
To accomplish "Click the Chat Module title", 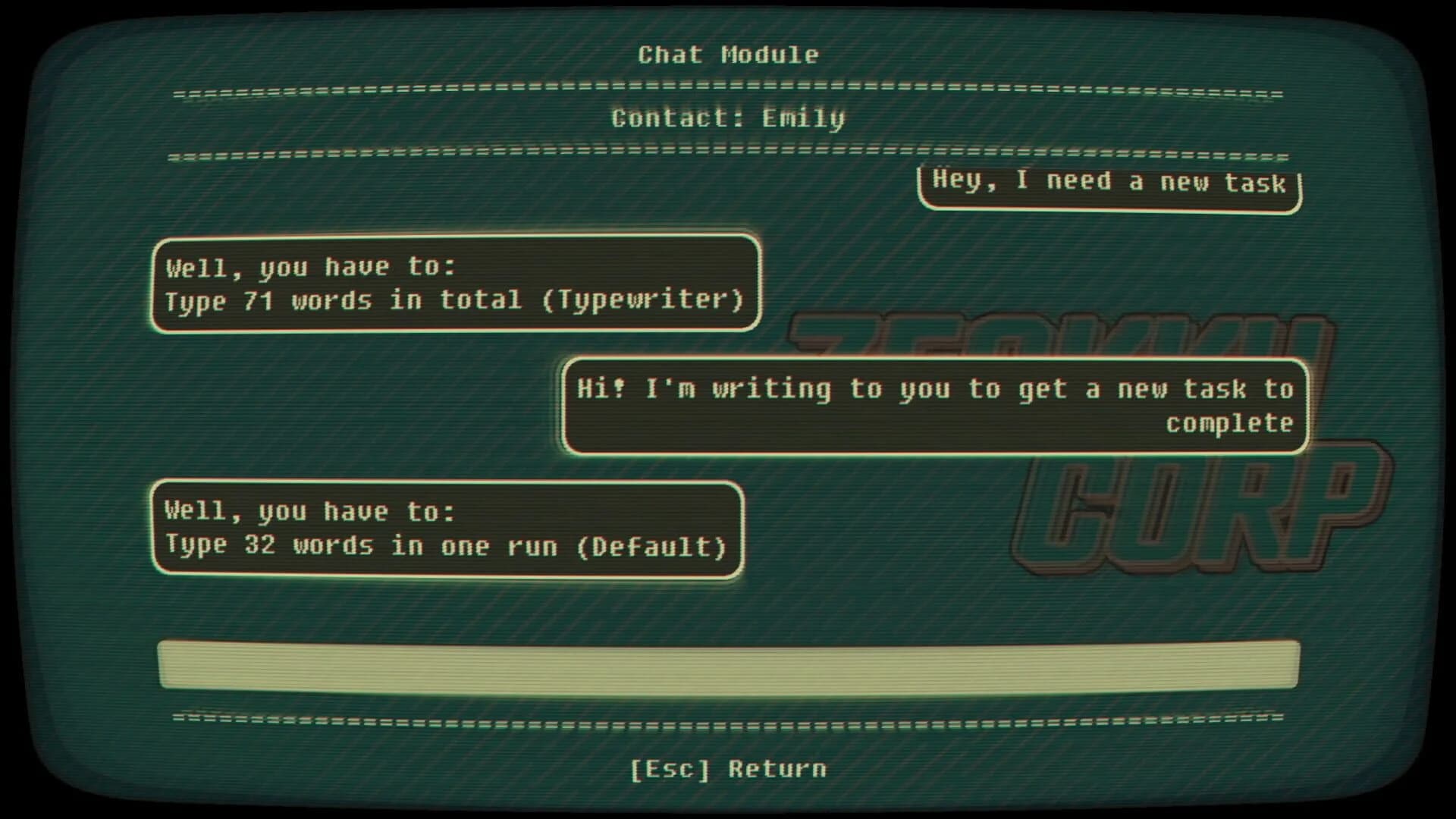I will click(726, 54).
